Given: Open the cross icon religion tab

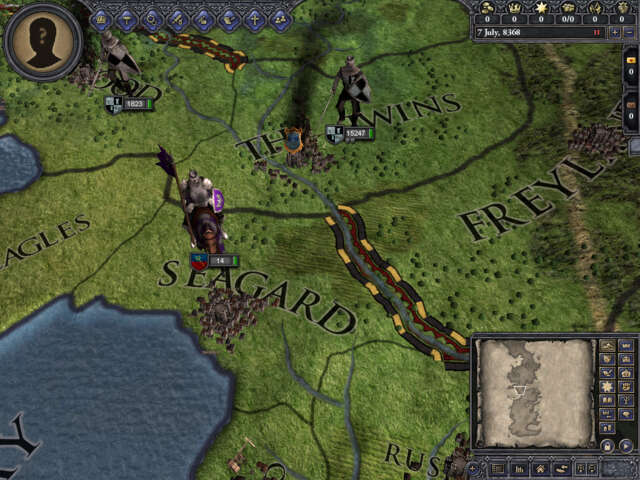Looking at the screenshot, I should tap(254, 18).
